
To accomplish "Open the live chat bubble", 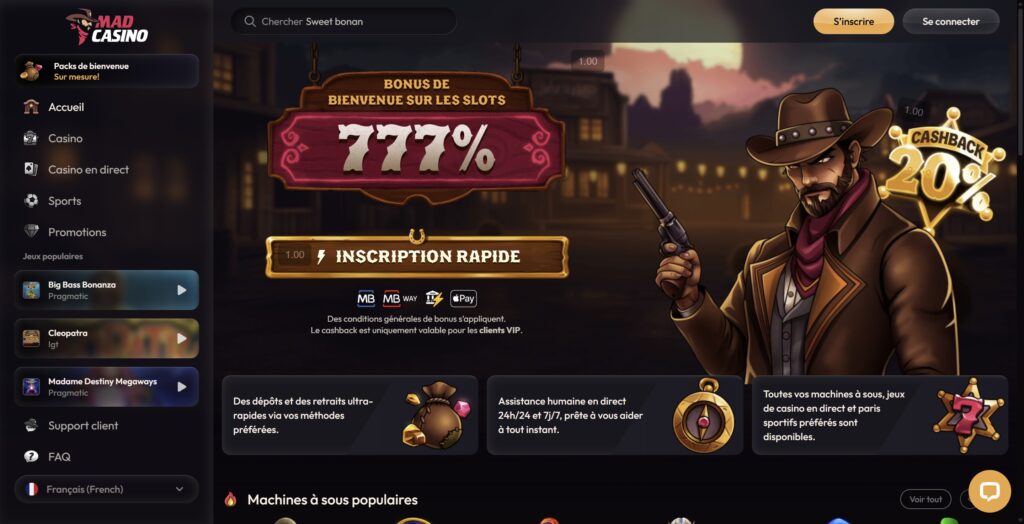I will (x=990, y=491).
